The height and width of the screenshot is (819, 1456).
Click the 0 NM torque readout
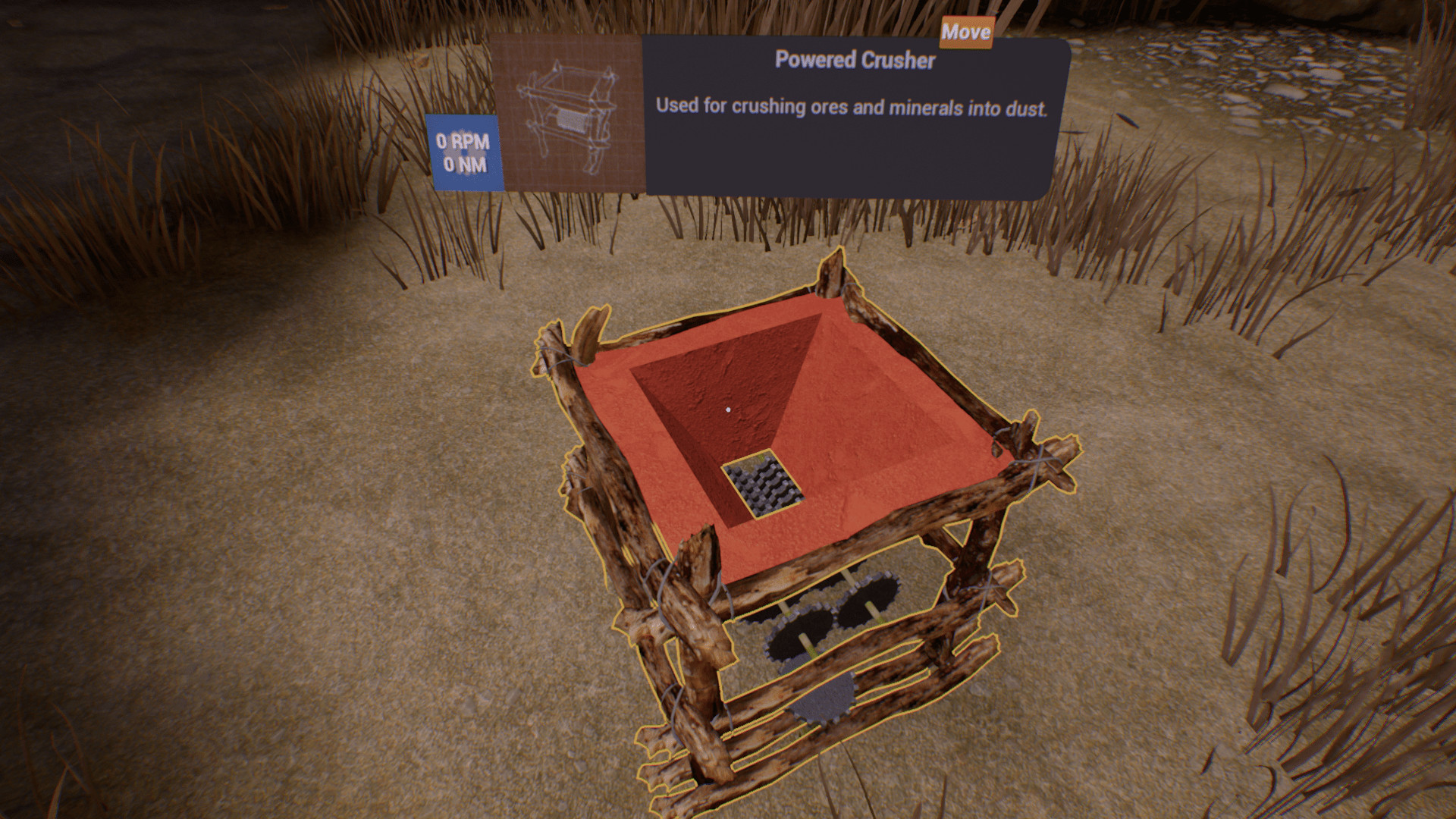[465, 165]
